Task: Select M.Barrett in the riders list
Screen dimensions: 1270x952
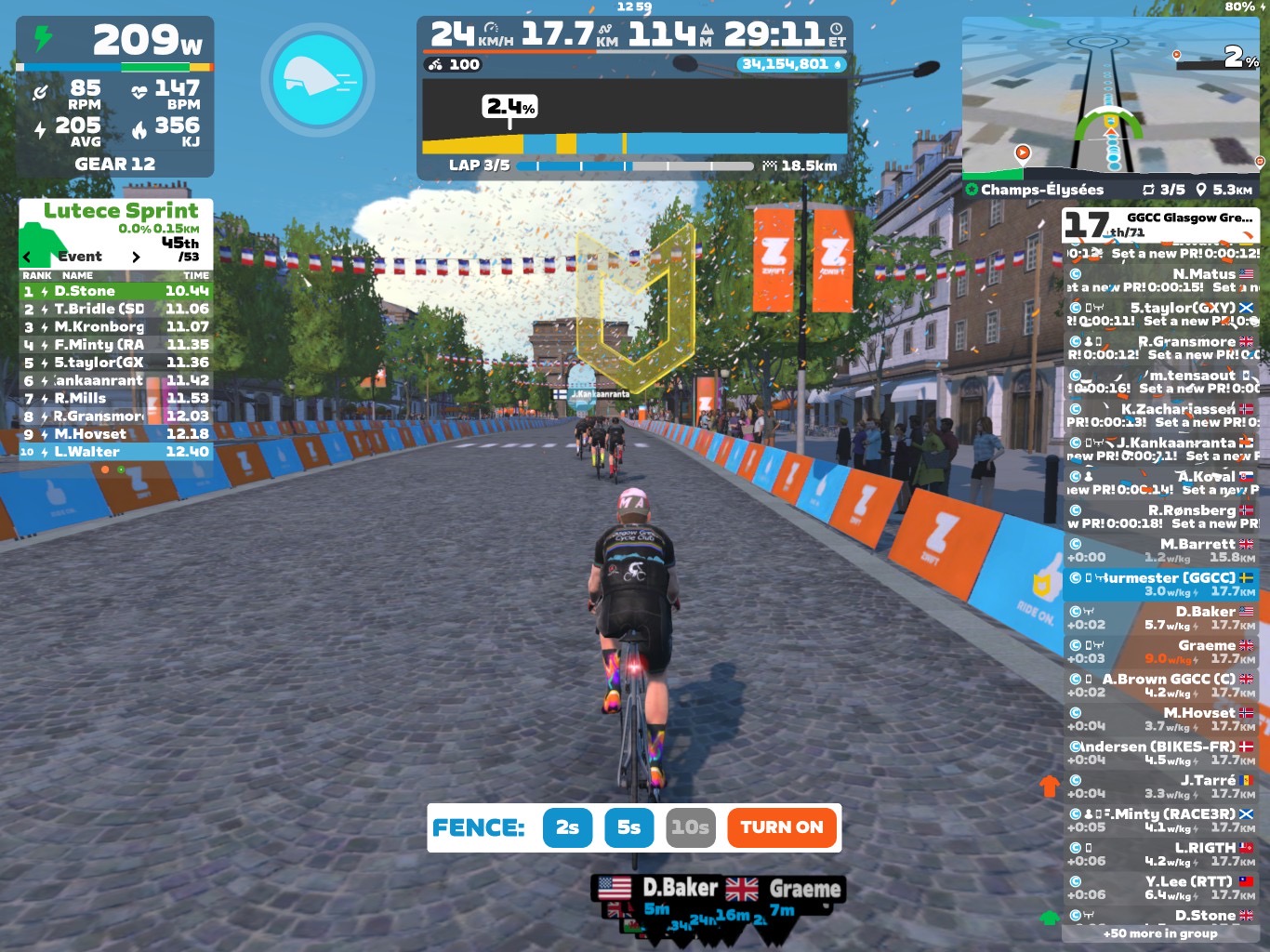Action: (x=1160, y=550)
